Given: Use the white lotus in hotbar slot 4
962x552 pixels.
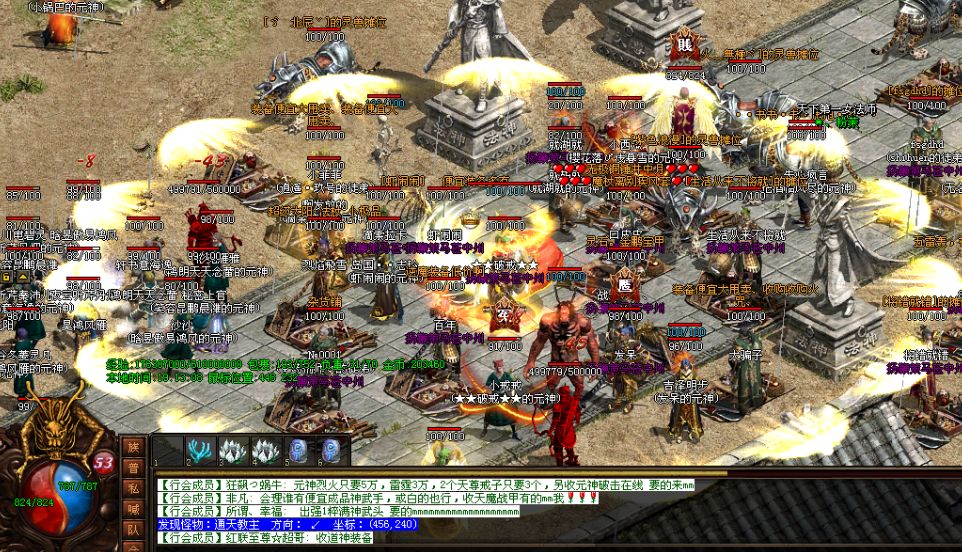Looking at the screenshot, I should 266,451.
